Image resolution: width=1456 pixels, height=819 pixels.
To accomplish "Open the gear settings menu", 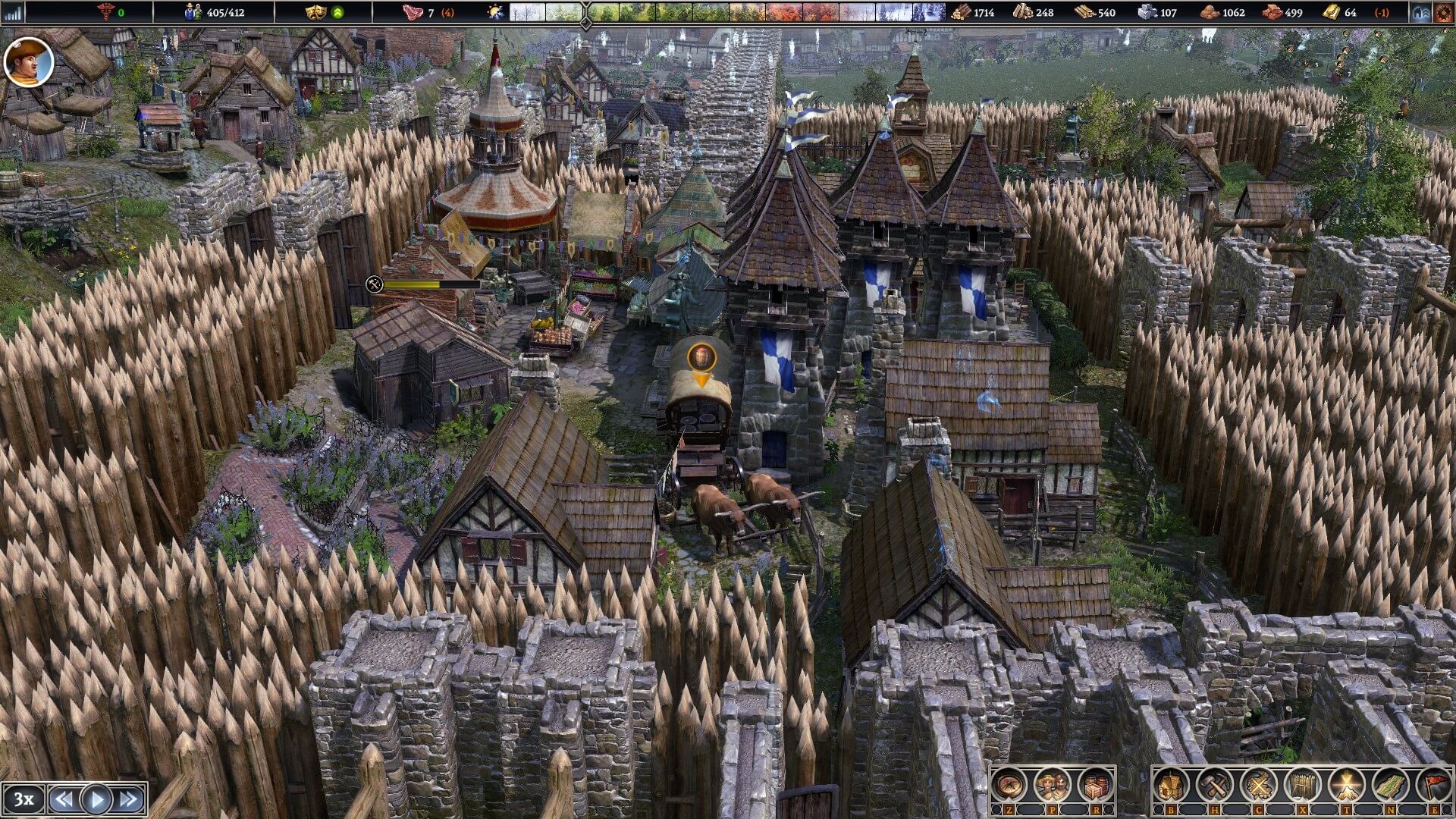I will point(1443,12).
